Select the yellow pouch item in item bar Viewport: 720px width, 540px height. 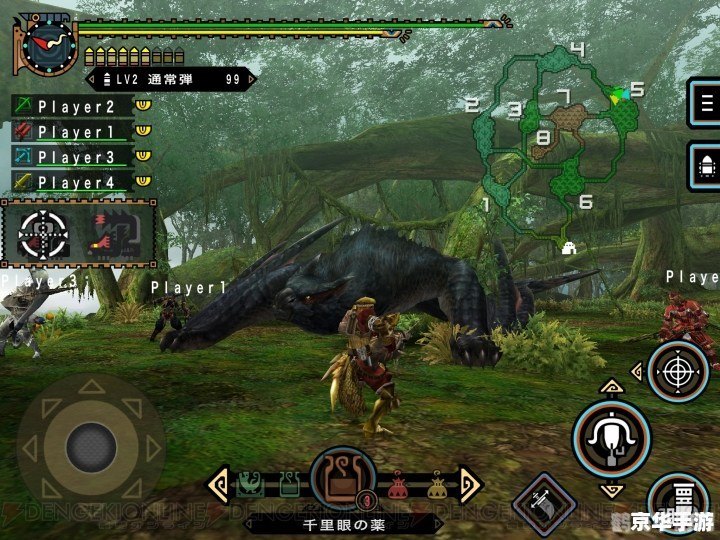pyautogui.click(x=436, y=487)
